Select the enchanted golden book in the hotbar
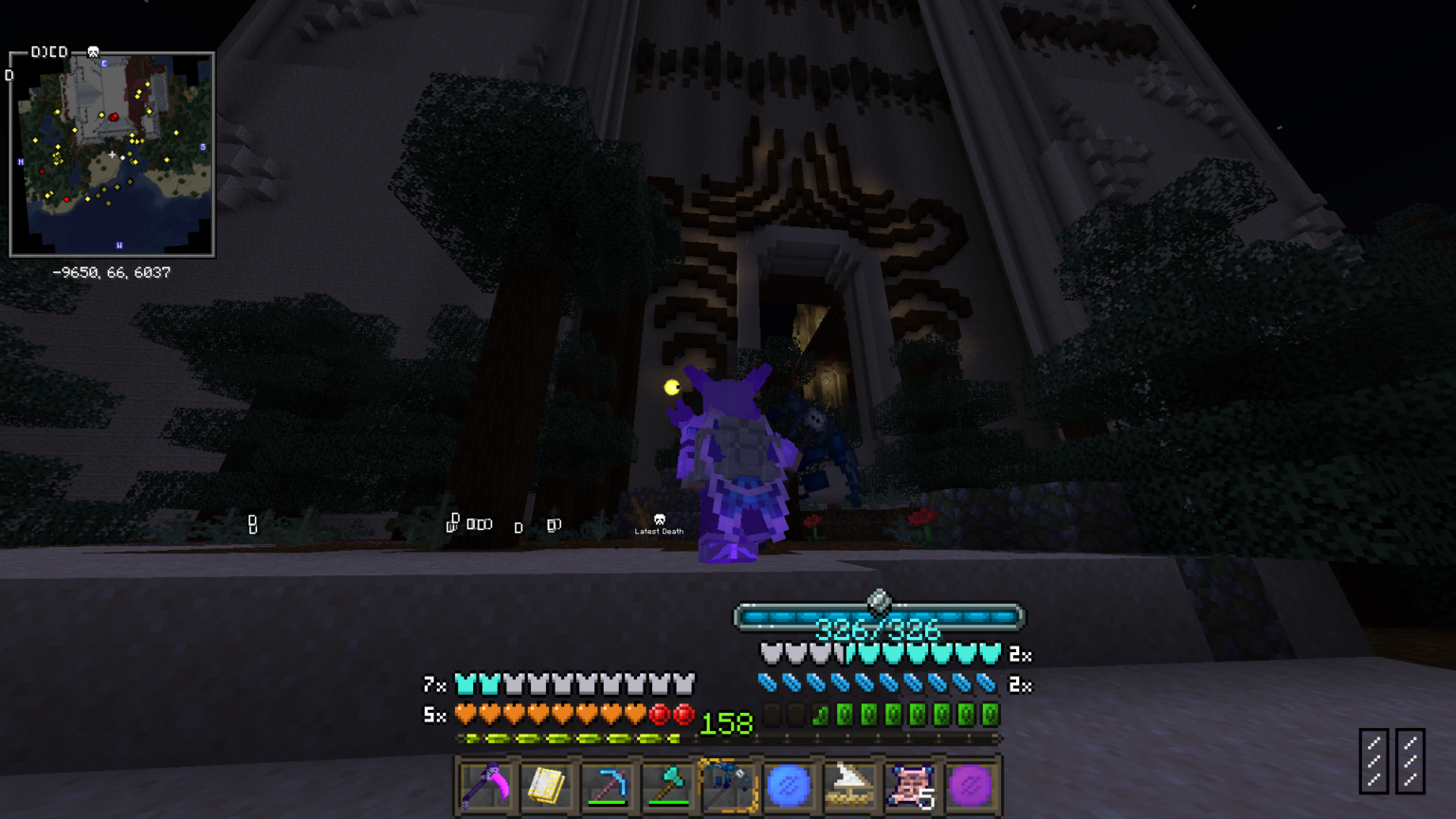Viewport: 1456px width, 819px height. click(x=547, y=785)
